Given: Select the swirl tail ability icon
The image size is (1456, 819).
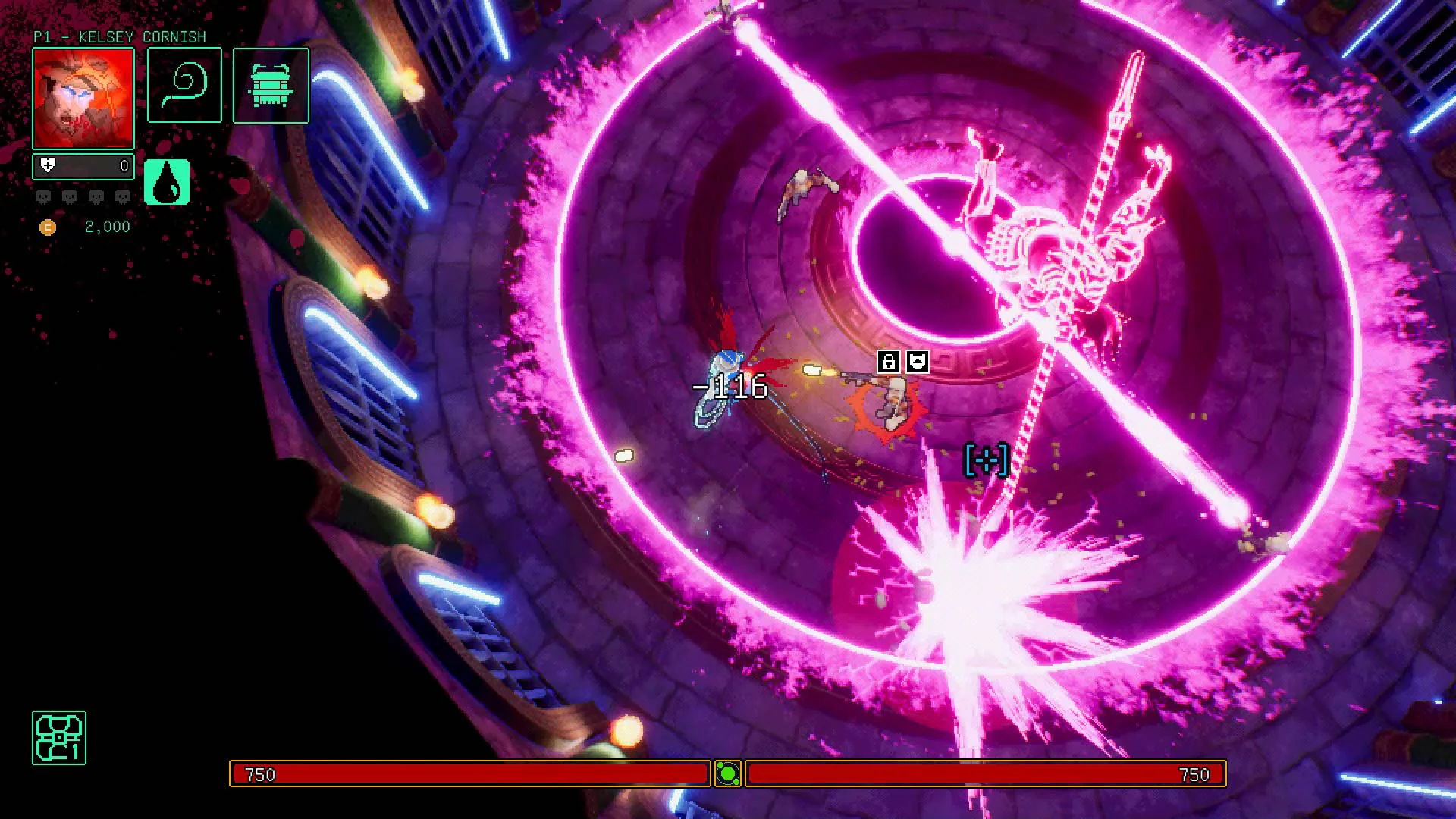Looking at the screenshot, I should point(184,86).
